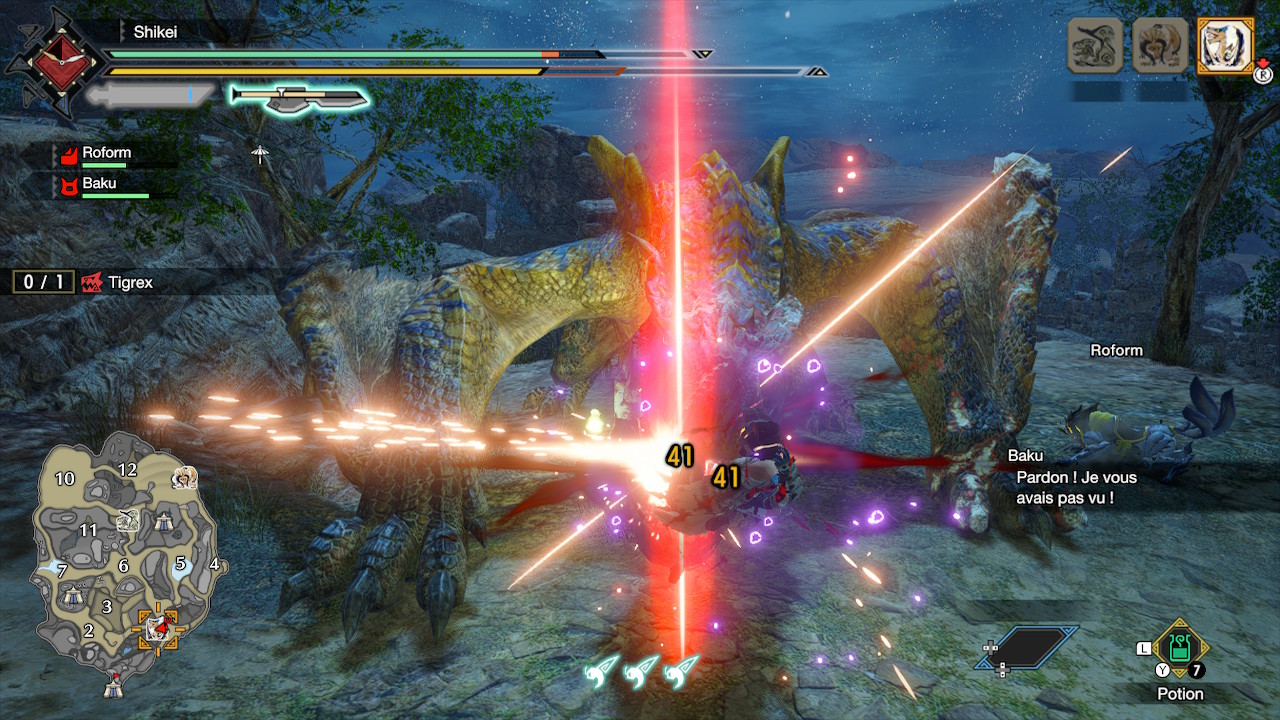Image resolution: width=1280 pixels, height=720 pixels.
Task: Click the monster marker beside area 12
Action: [183, 477]
